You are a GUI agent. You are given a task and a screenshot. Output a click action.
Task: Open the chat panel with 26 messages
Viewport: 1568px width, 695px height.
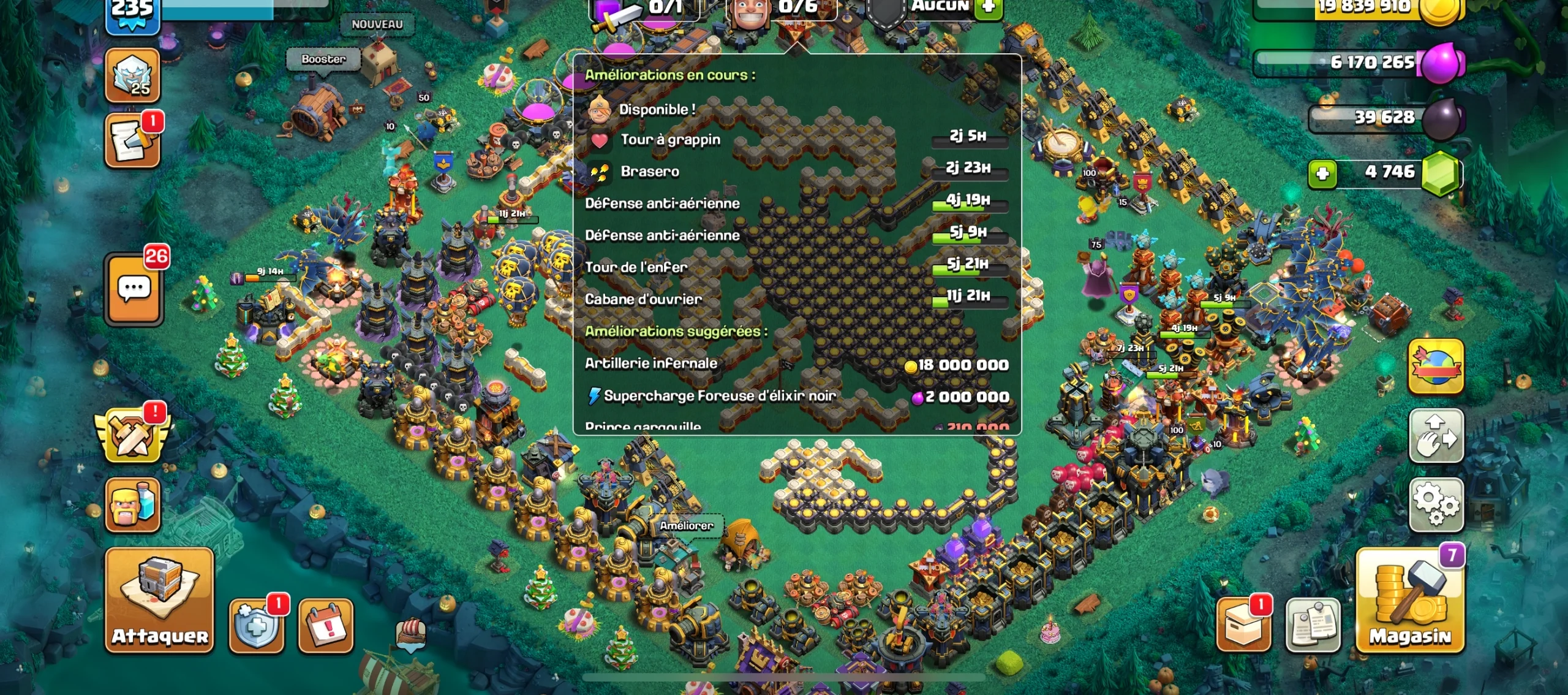134,288
